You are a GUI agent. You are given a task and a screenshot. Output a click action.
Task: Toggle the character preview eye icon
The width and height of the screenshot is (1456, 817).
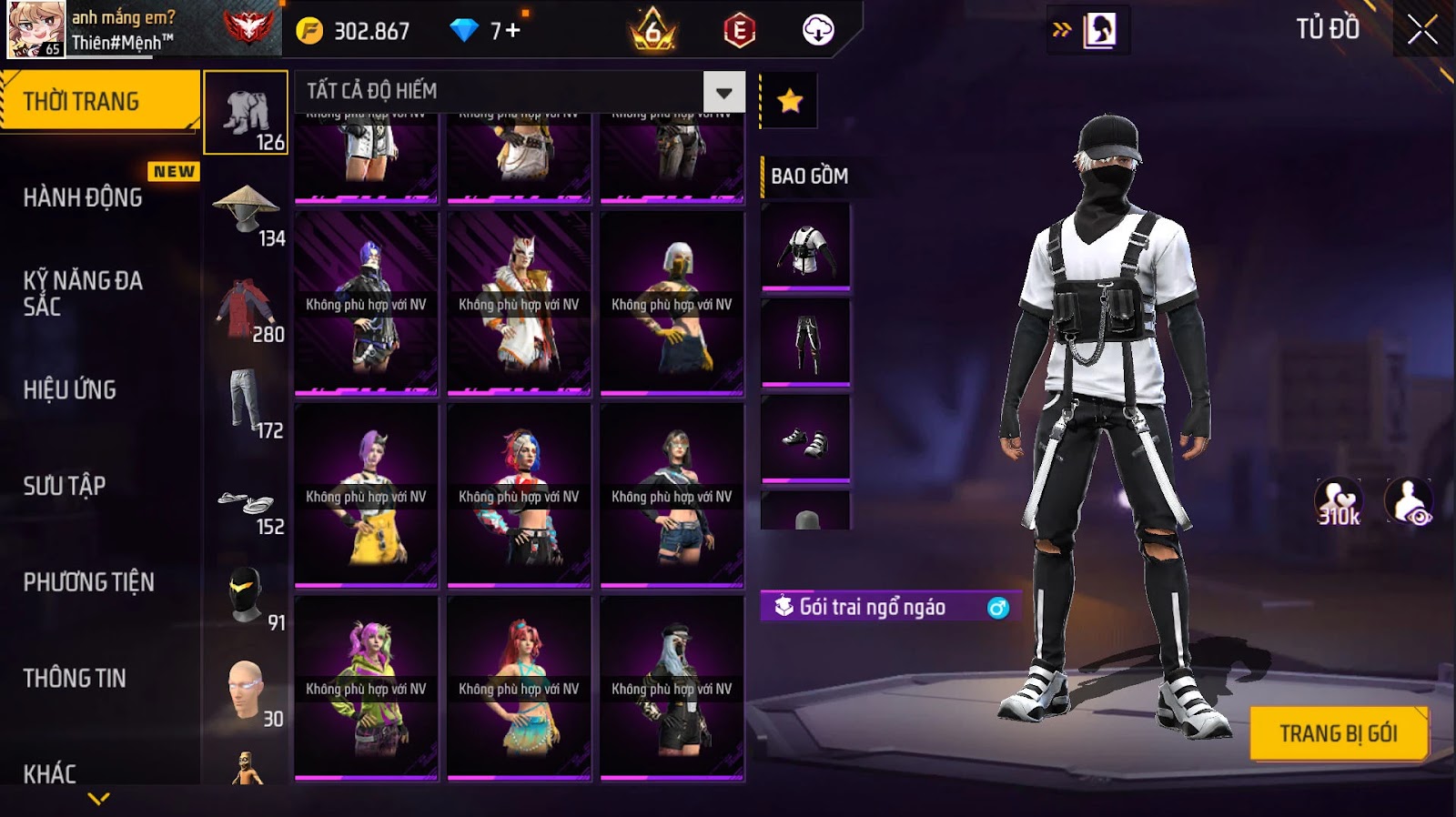coord(1409,501)
